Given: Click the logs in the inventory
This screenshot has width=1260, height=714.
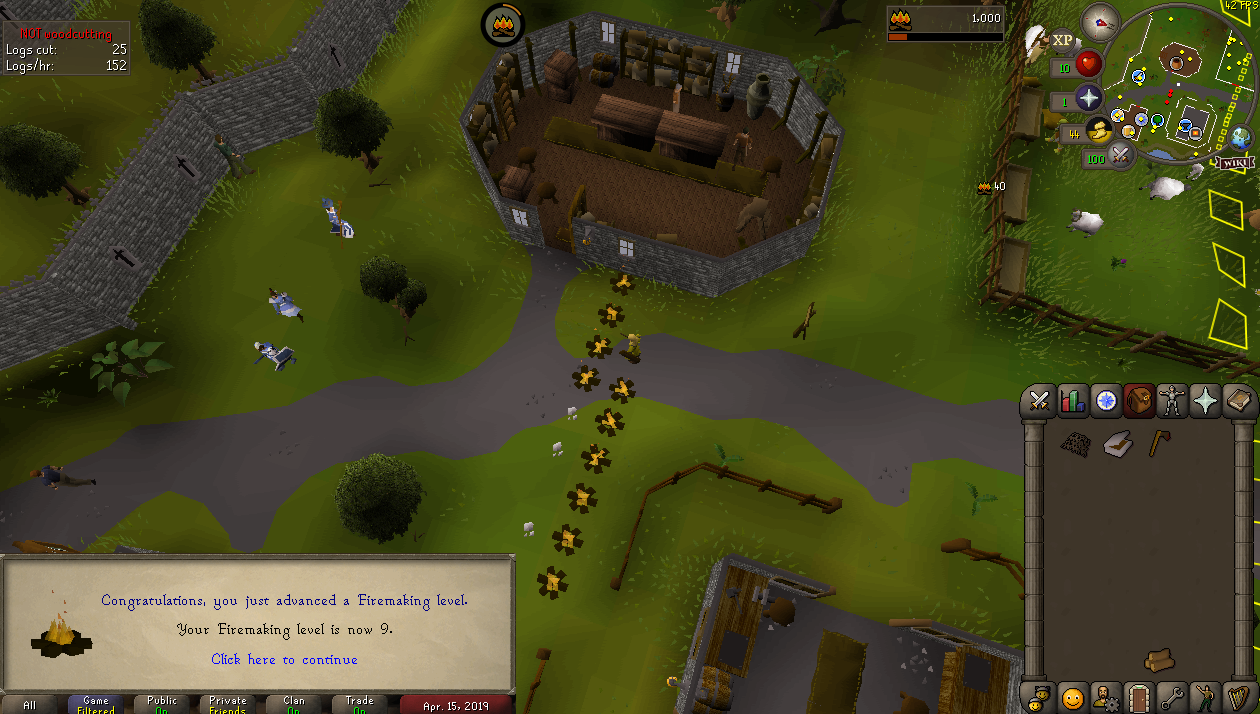Looking at the screenshot, I should (x=1160, y=659).
